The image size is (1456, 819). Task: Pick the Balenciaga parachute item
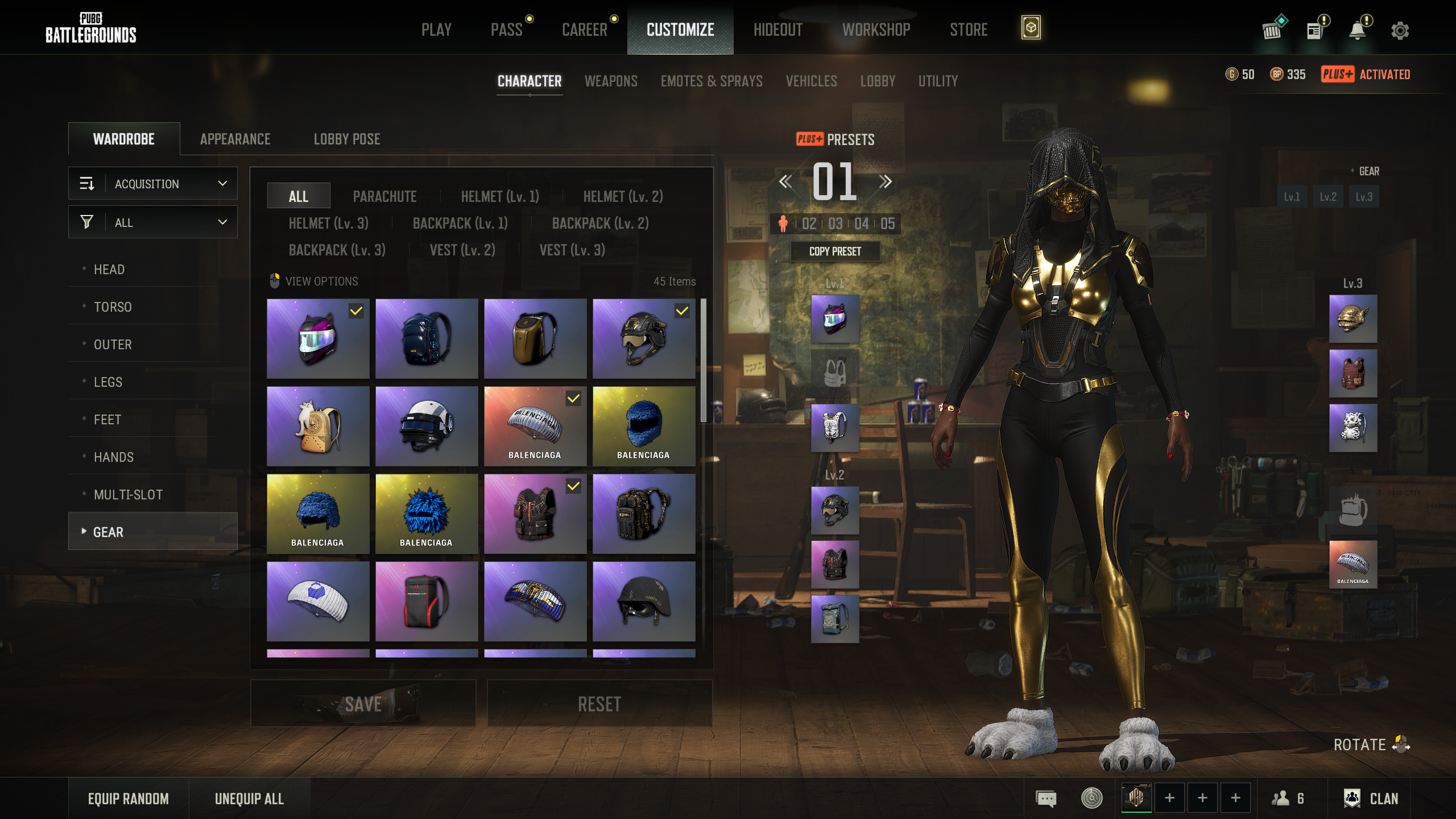coord(535,427)
